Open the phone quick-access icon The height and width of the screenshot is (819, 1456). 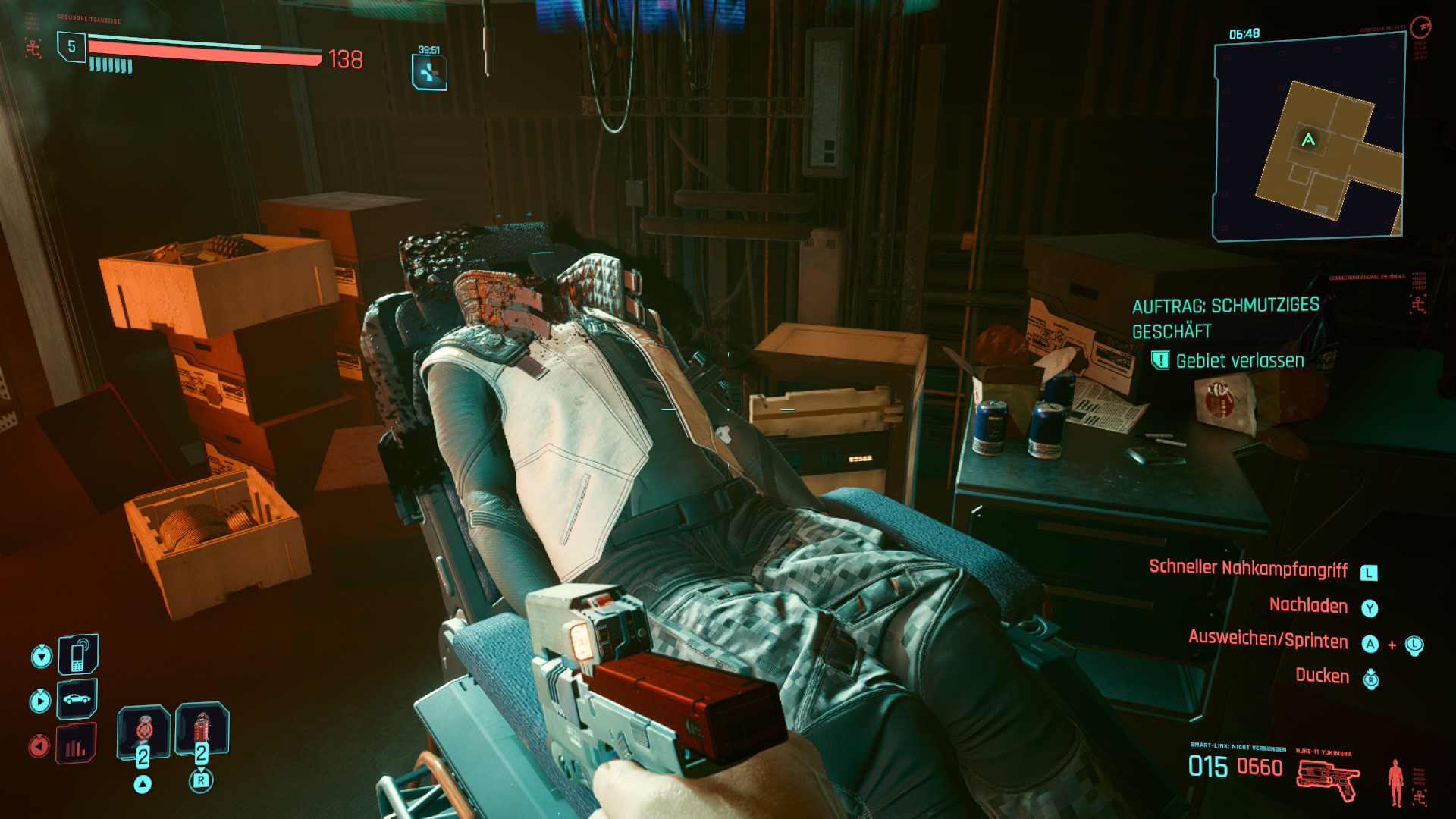point(78,654)
